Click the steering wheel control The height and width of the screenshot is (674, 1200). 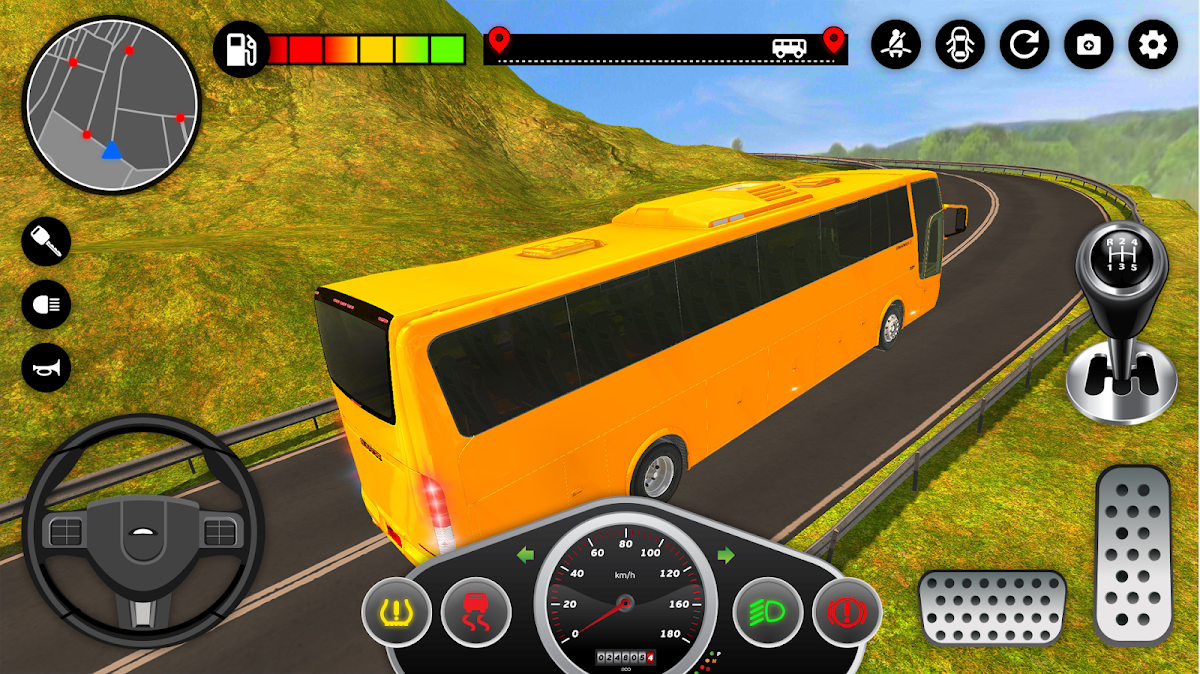click(142, 531)
